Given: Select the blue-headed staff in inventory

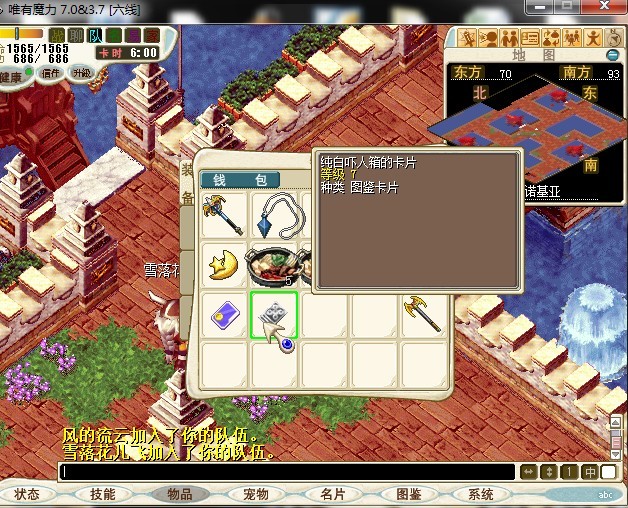Looking at the screenshot, I should [x=223, y=213].
